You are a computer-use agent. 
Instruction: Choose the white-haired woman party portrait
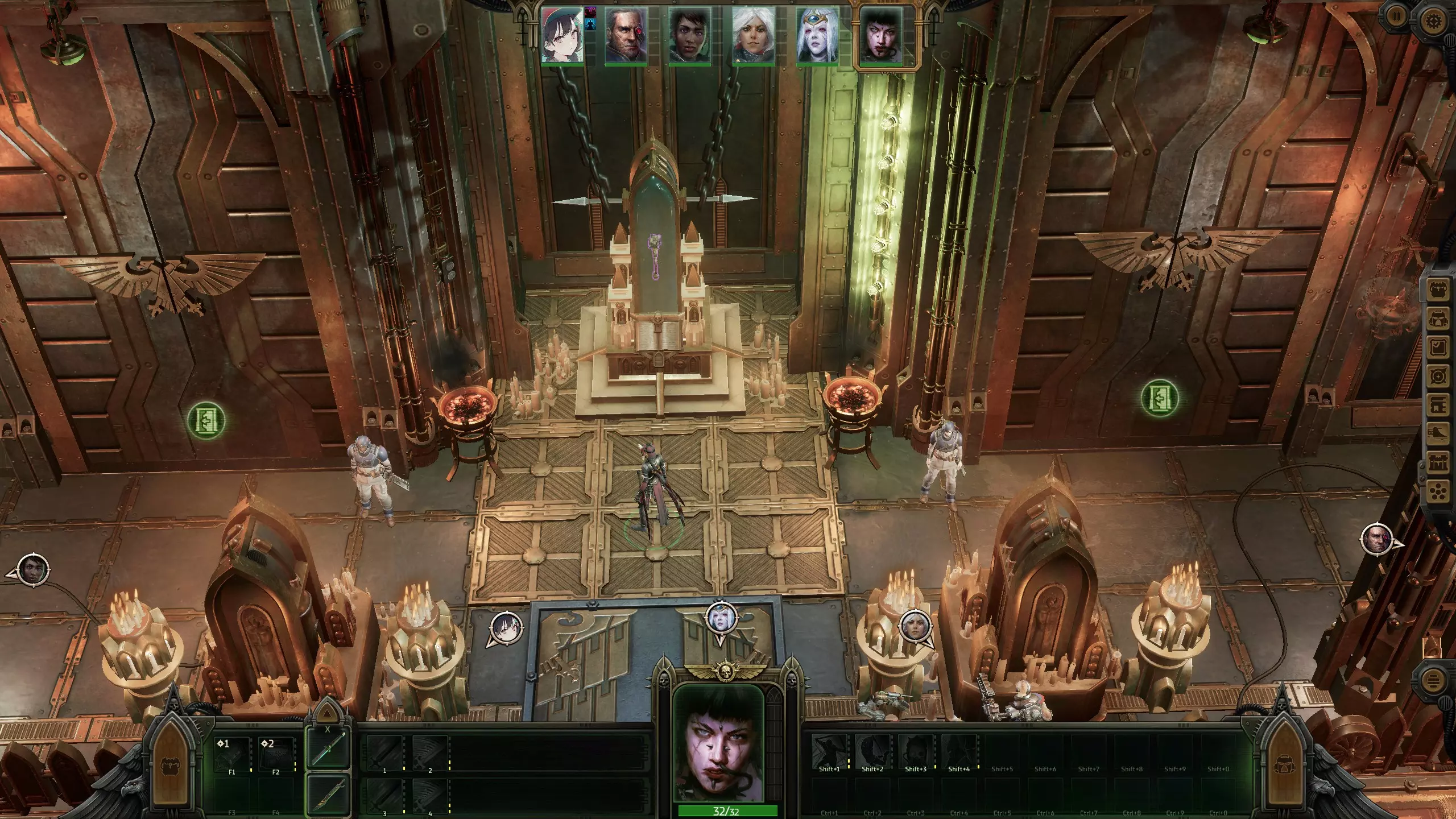click(x=754, y=35)
